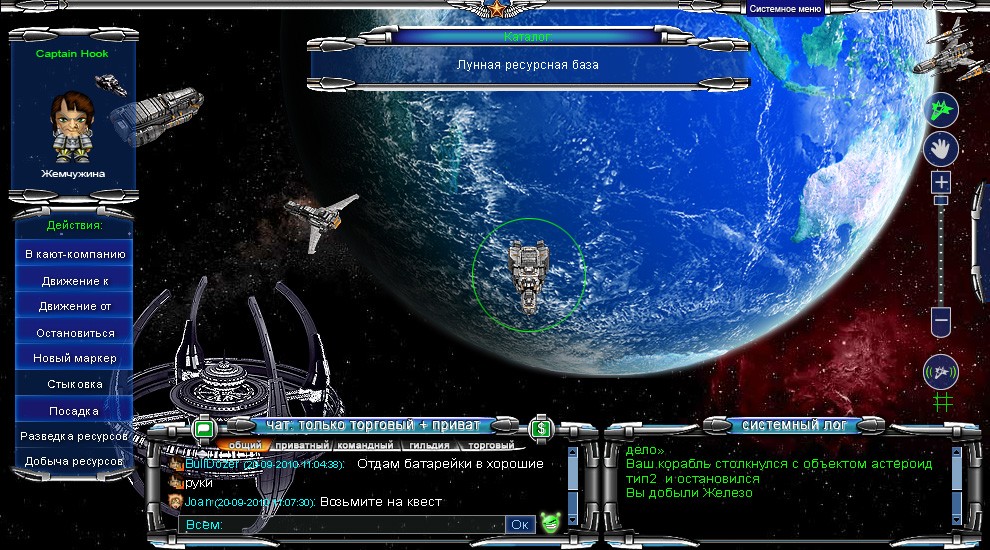This screenshot has width=990, height=550.
Task: Zoom in with the plus button
Action: [x=941, y=183]
